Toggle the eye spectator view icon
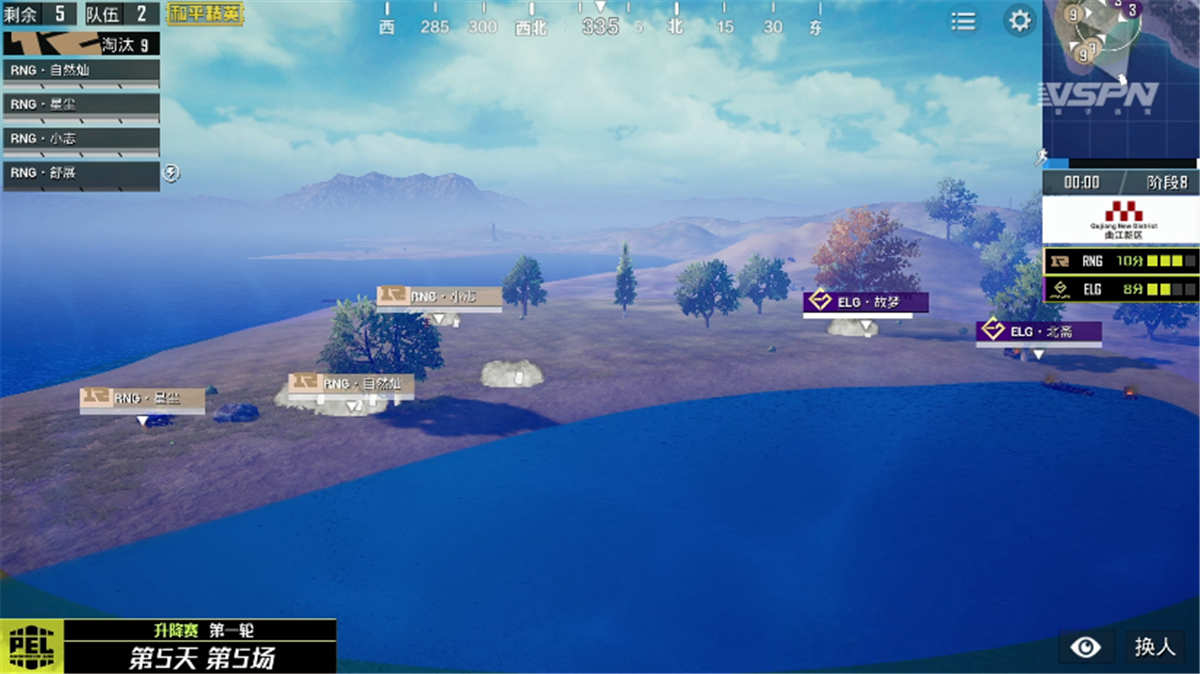The height and width of the screenshot is (674, 1200). (1085, 647)
